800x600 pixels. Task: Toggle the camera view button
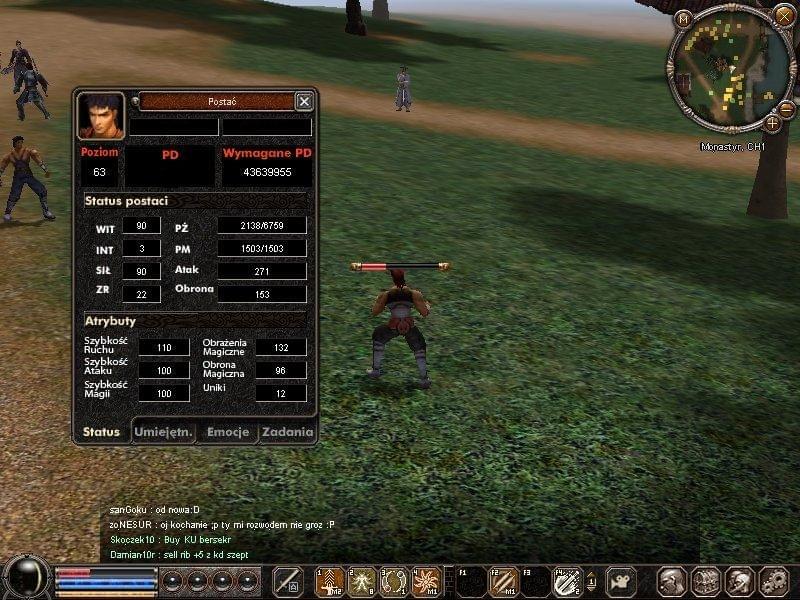[623, 581]
